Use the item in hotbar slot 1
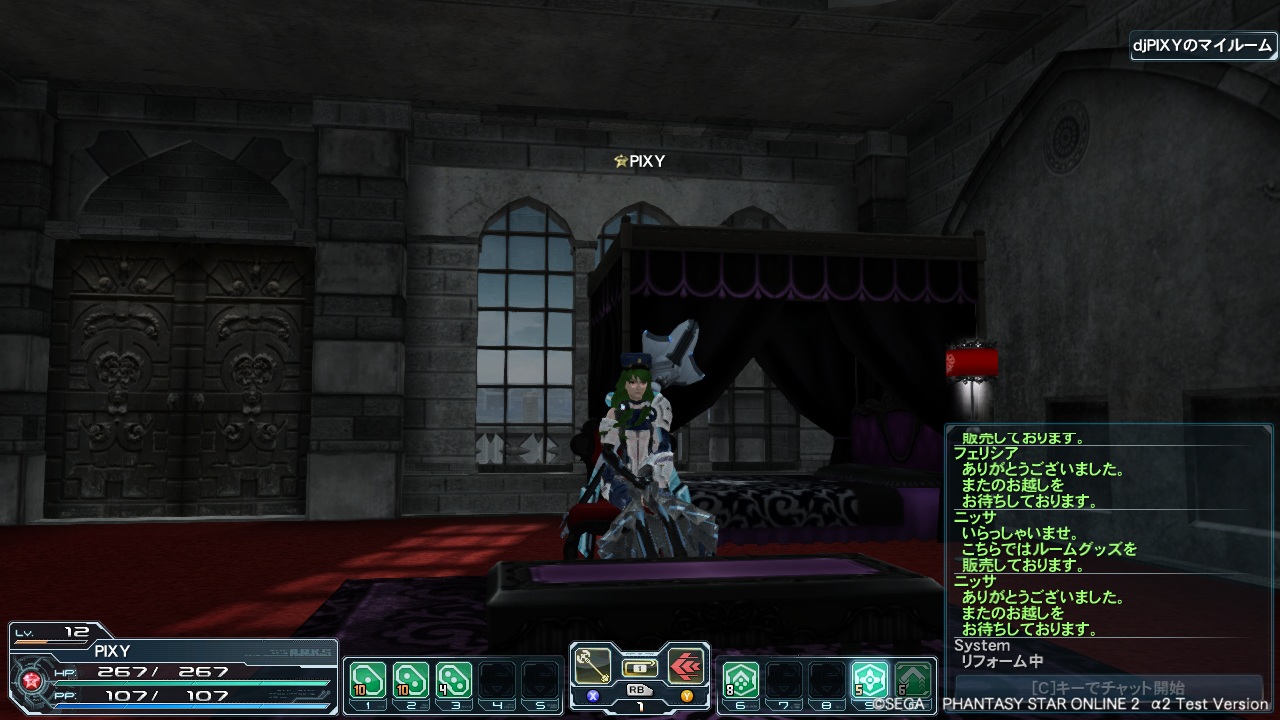 (368, 680)
